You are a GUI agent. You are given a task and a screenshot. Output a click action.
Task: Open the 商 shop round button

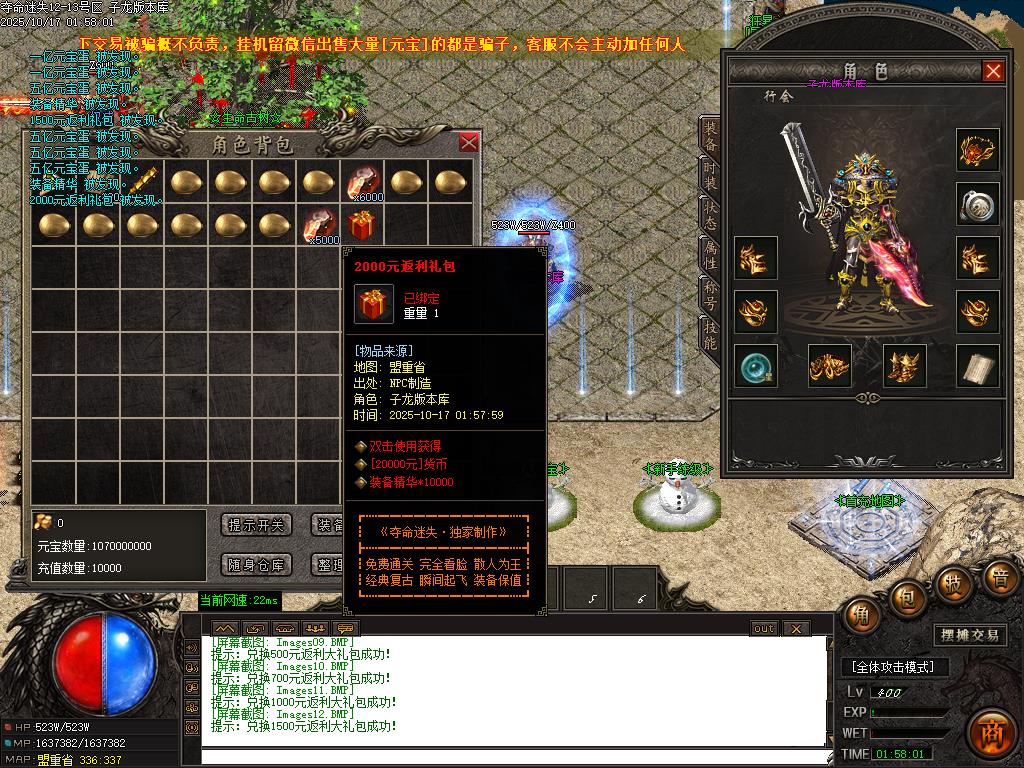click(x=992, y=728)
